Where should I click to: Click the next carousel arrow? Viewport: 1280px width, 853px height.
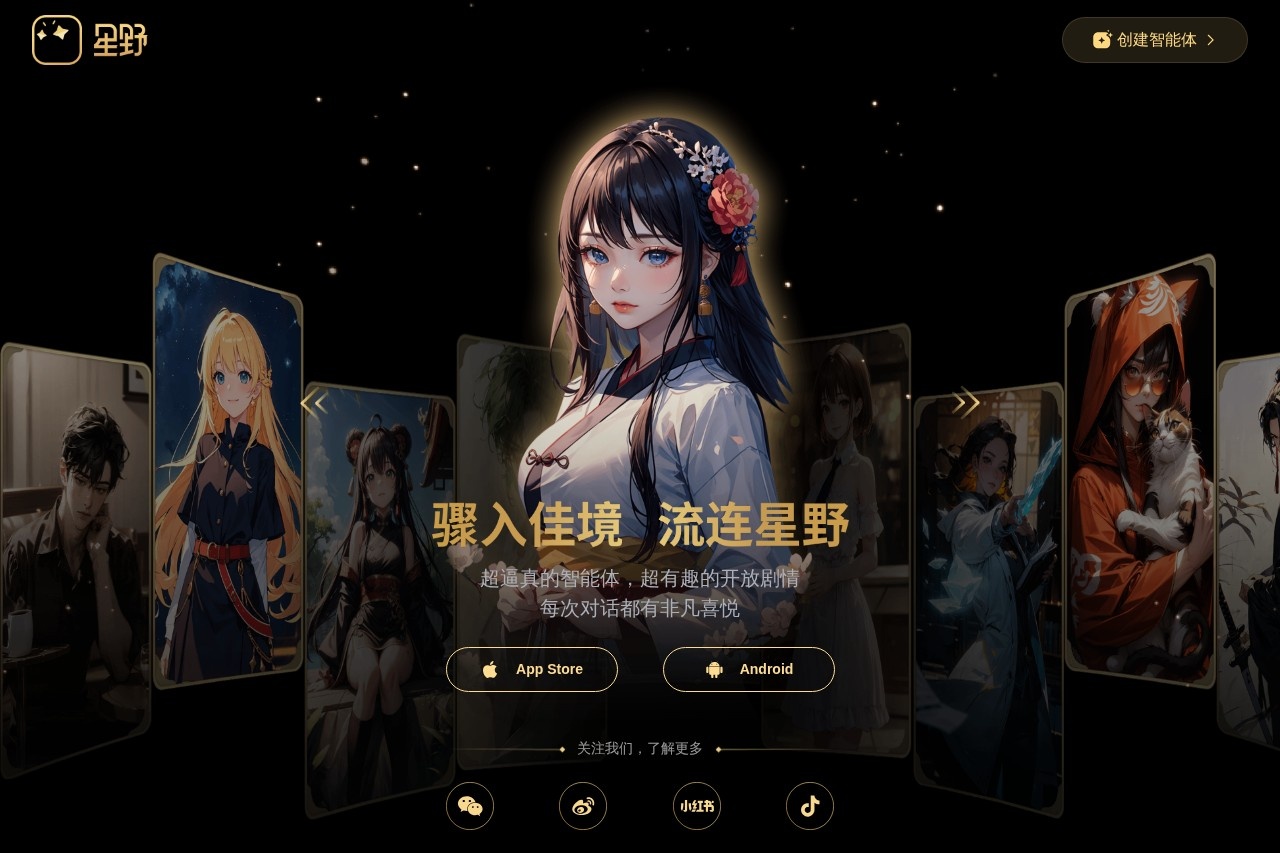pyautogui.click(x=966, y=402)
